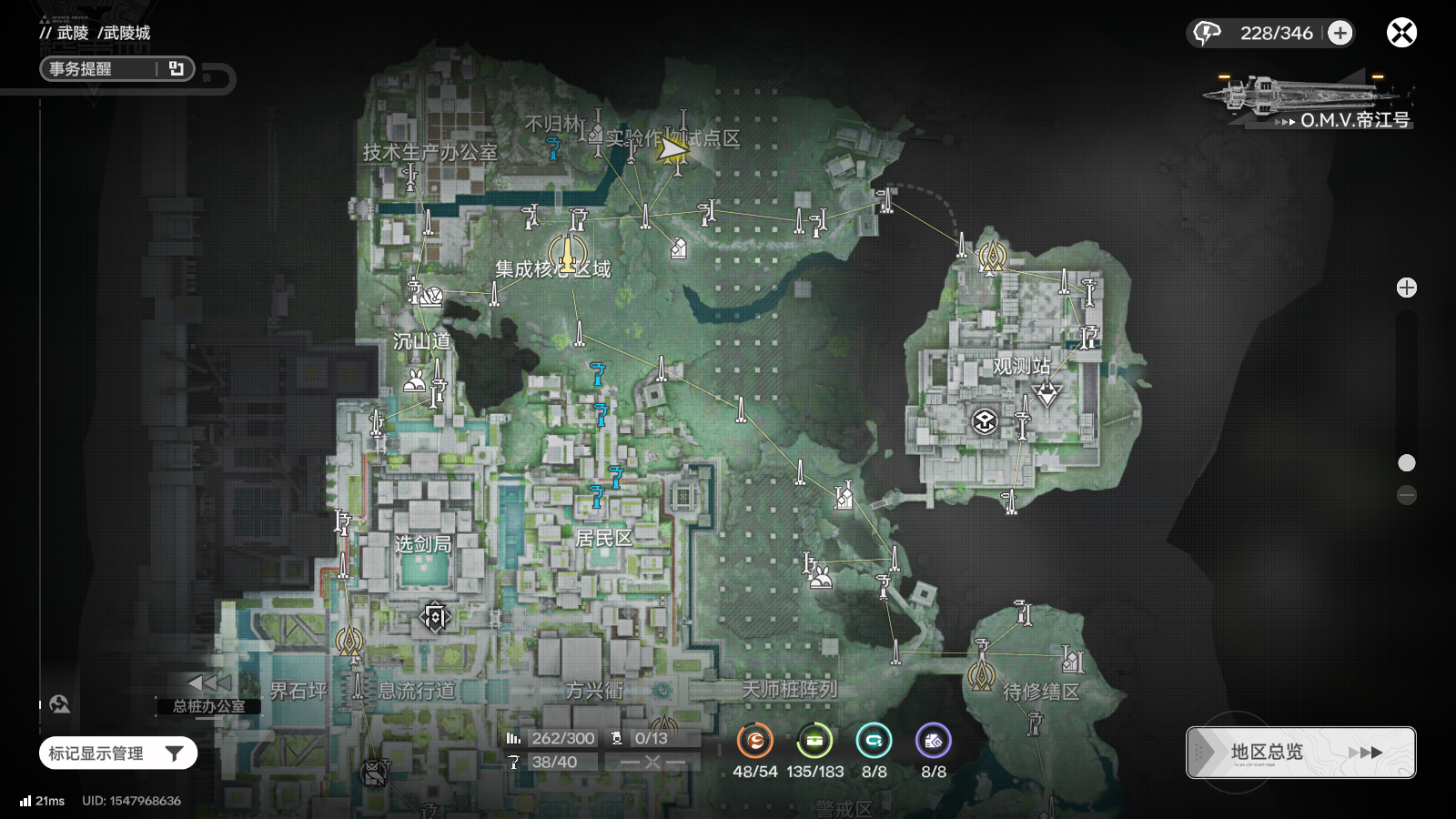
Task: Select the yellow player arrow marker
Action: pos(672,148)
